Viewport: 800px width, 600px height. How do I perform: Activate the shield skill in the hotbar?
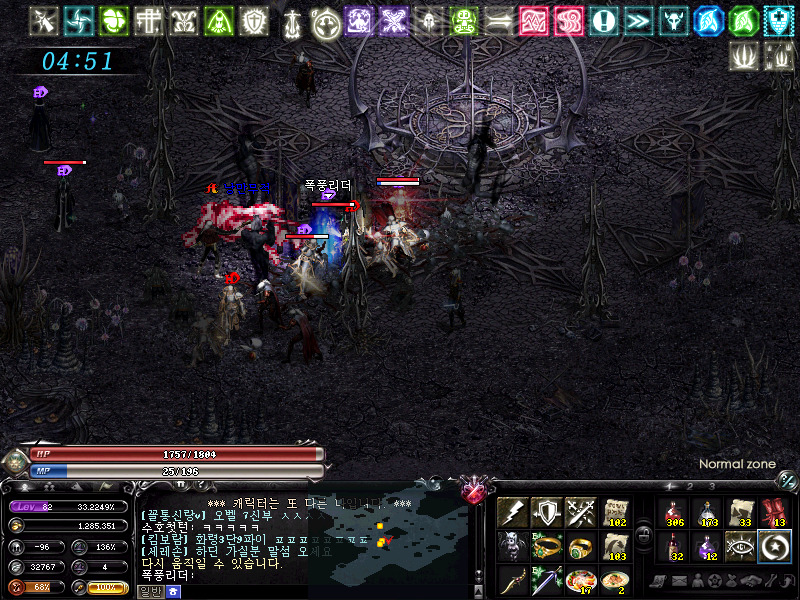[546, 512]
